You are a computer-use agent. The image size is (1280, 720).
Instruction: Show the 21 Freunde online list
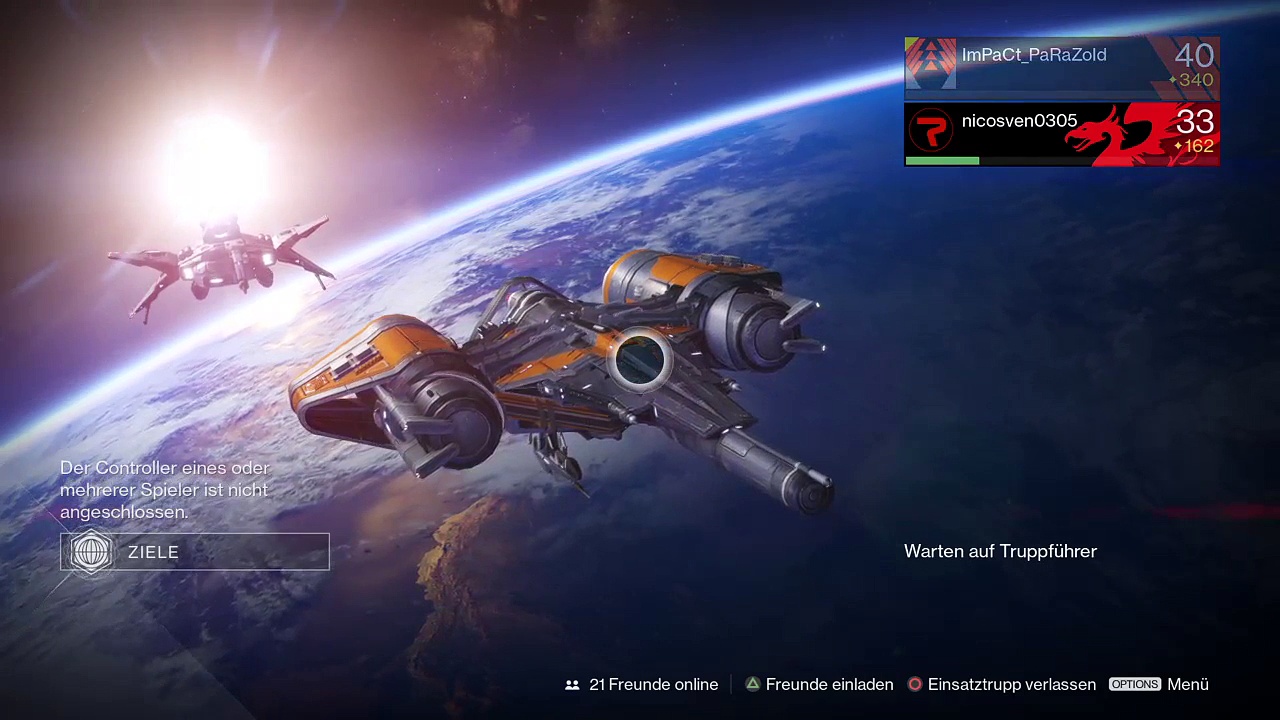(x=641, y=685)
